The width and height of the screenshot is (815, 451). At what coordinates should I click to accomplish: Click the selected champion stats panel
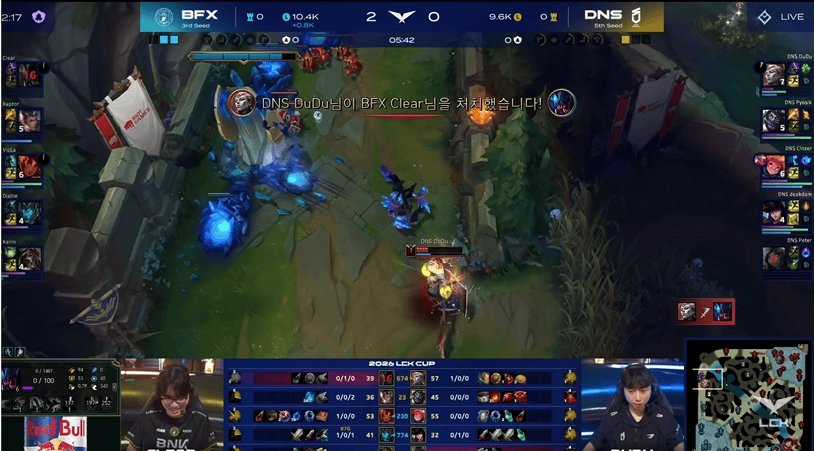pyautogui.click(x=60, y=389)
